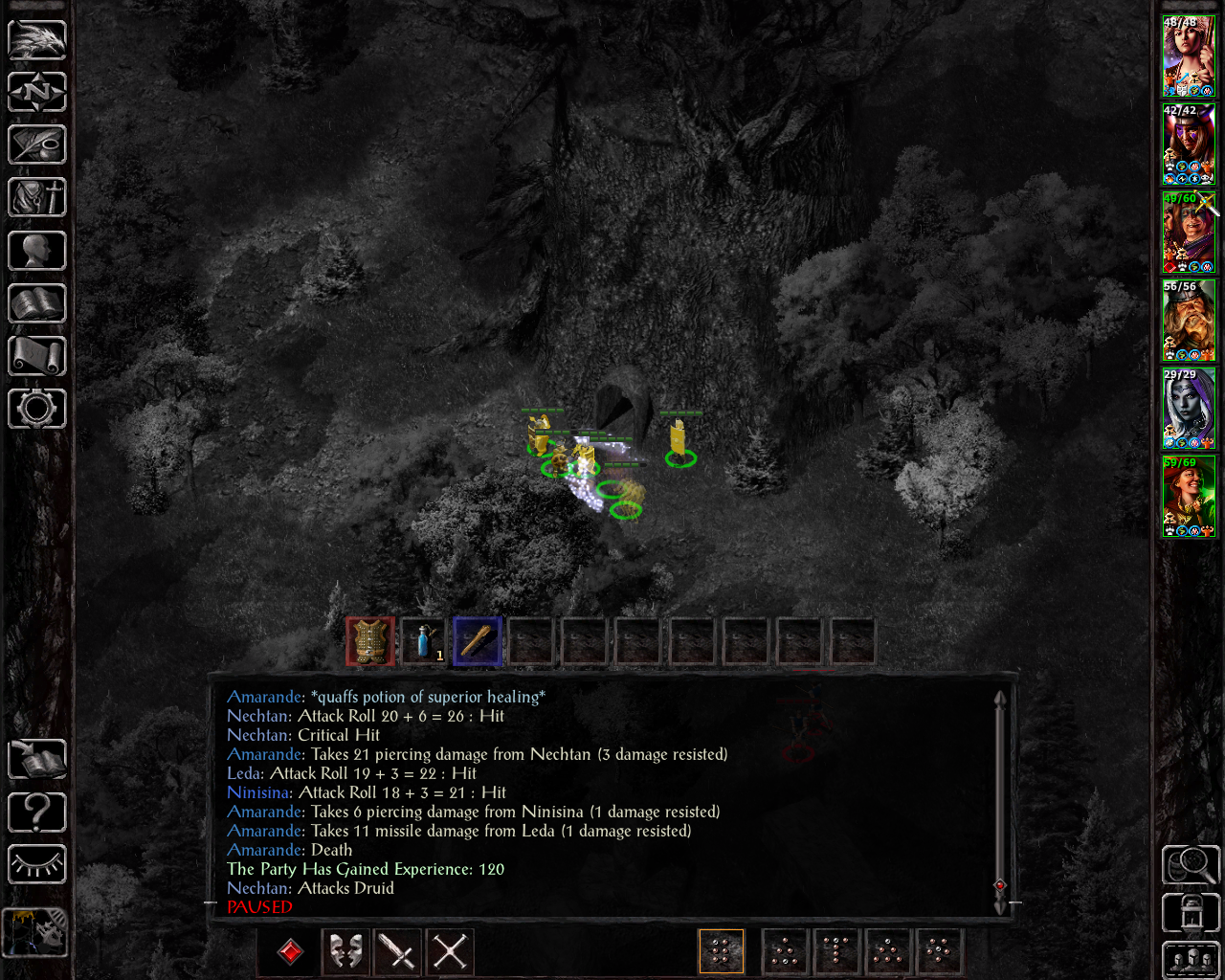Open the inventory screen
The width and height of the screenshot is (1225, 980).
[37, 198]
